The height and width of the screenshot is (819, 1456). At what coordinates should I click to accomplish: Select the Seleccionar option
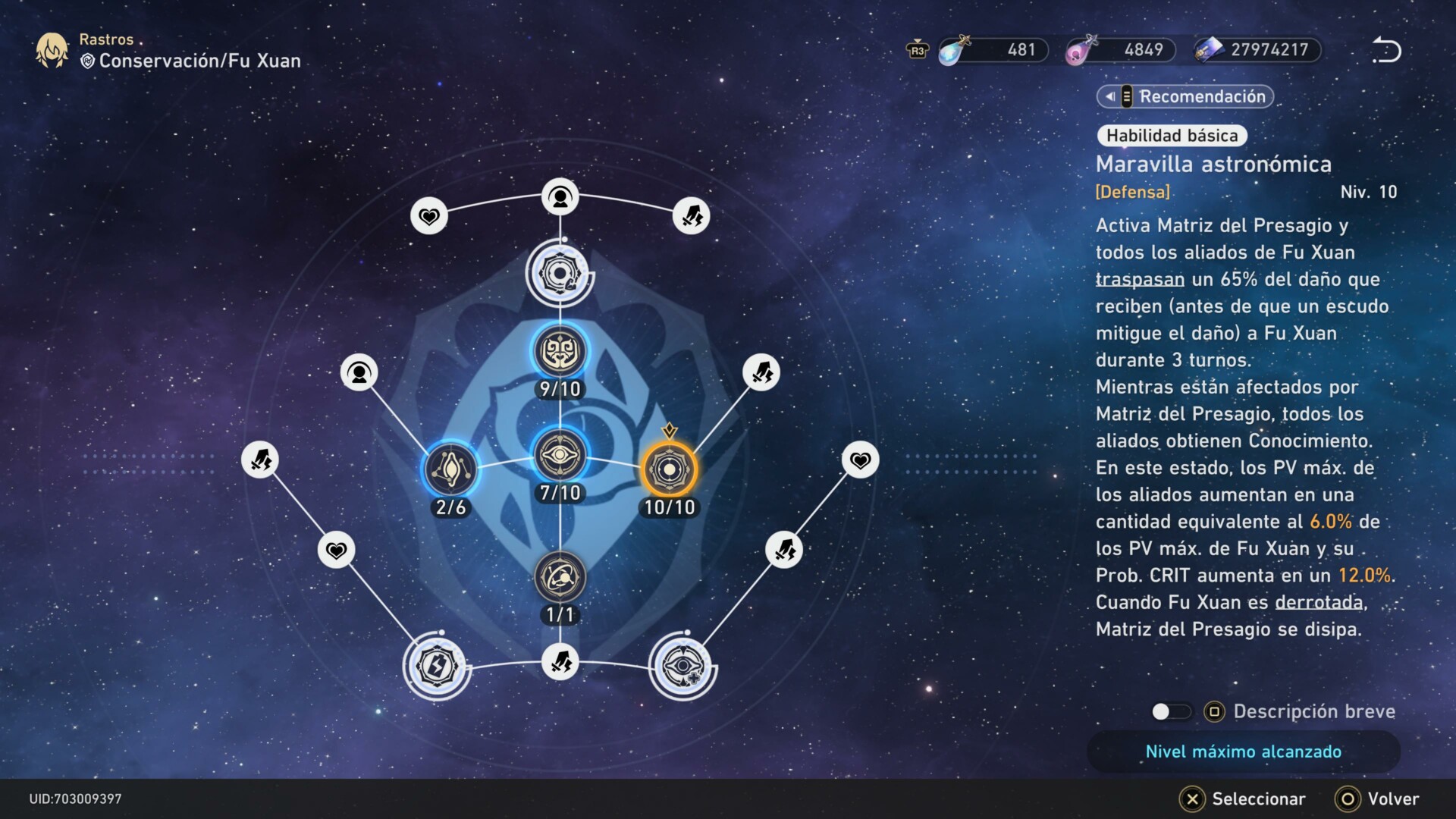click(x=1243, y=799)
